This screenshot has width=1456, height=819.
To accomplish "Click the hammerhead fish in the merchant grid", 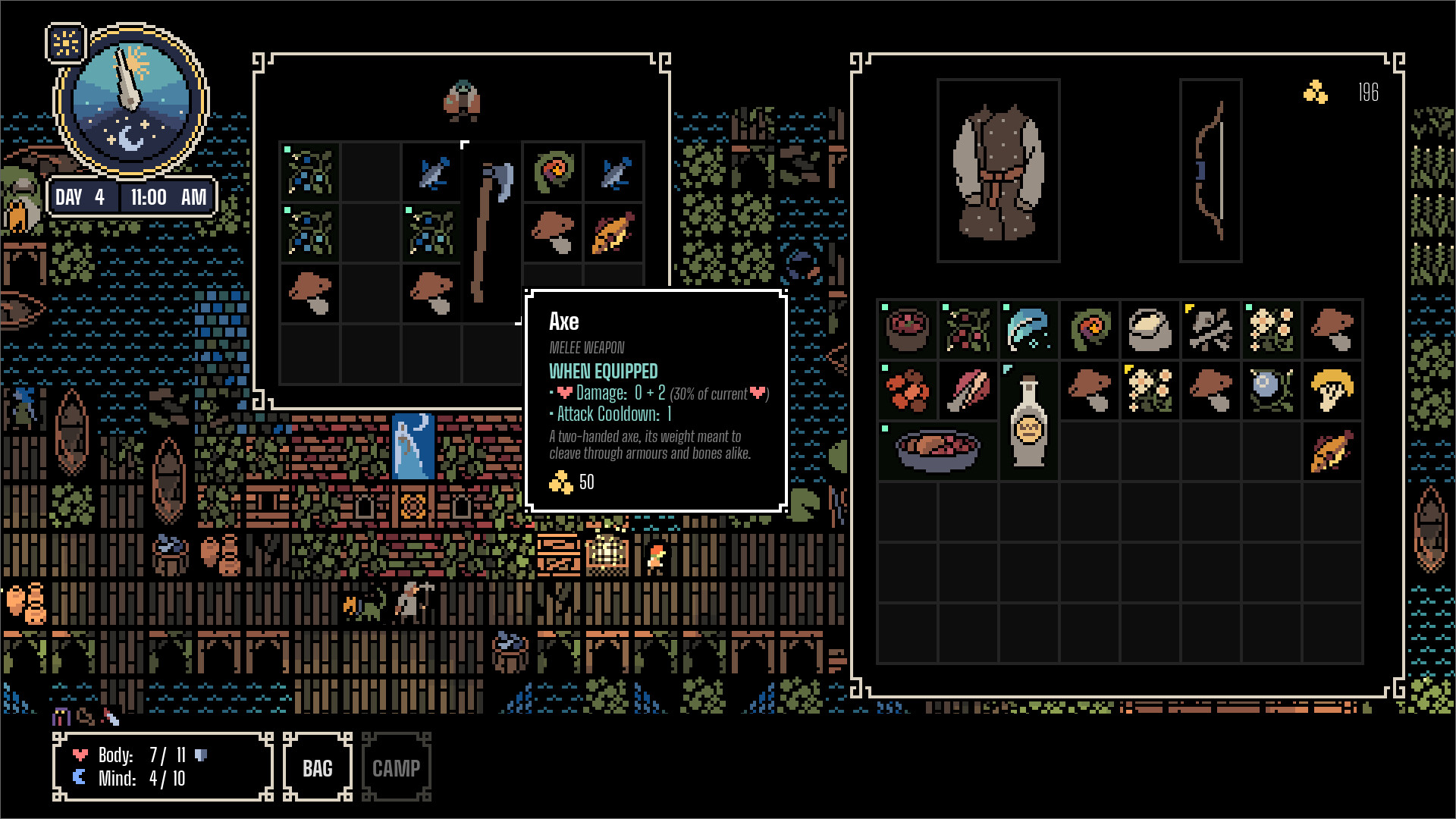I will (614, 173).
